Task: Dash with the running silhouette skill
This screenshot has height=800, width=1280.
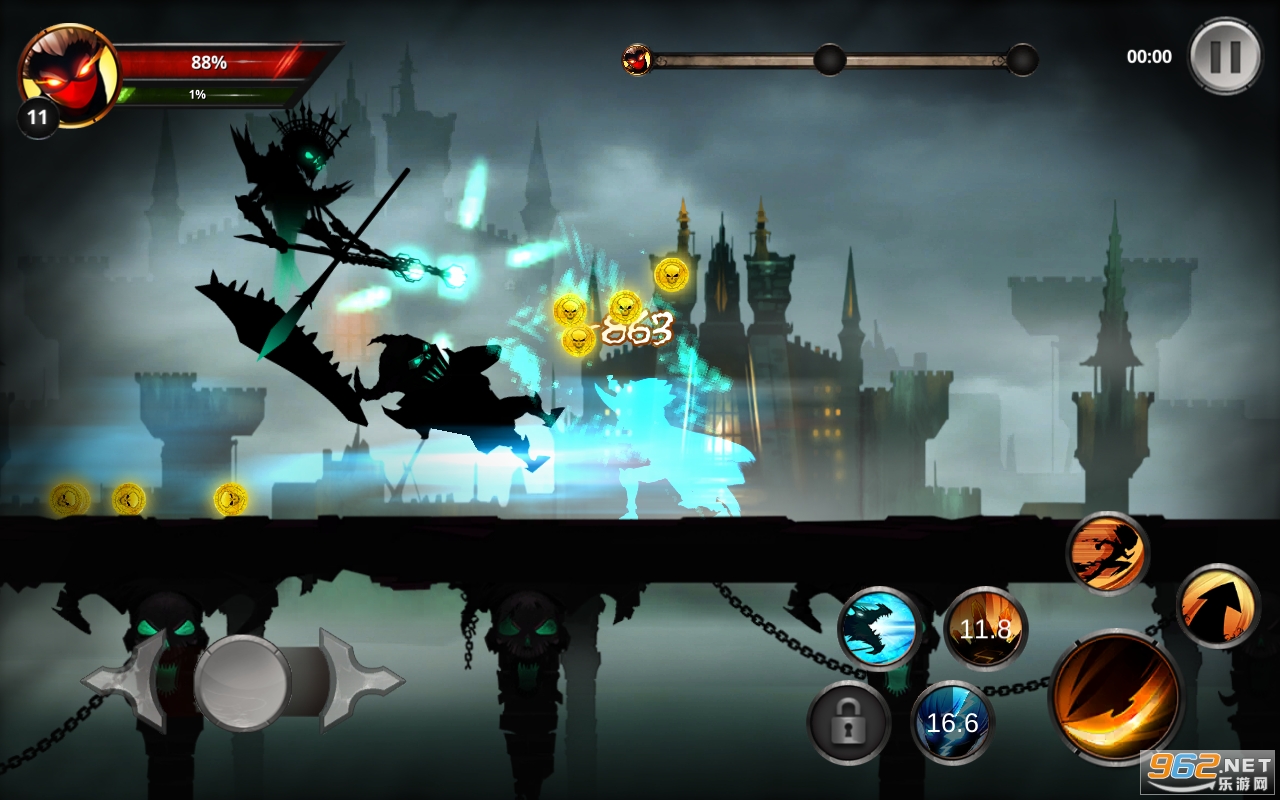Action: coord(1107,553)
